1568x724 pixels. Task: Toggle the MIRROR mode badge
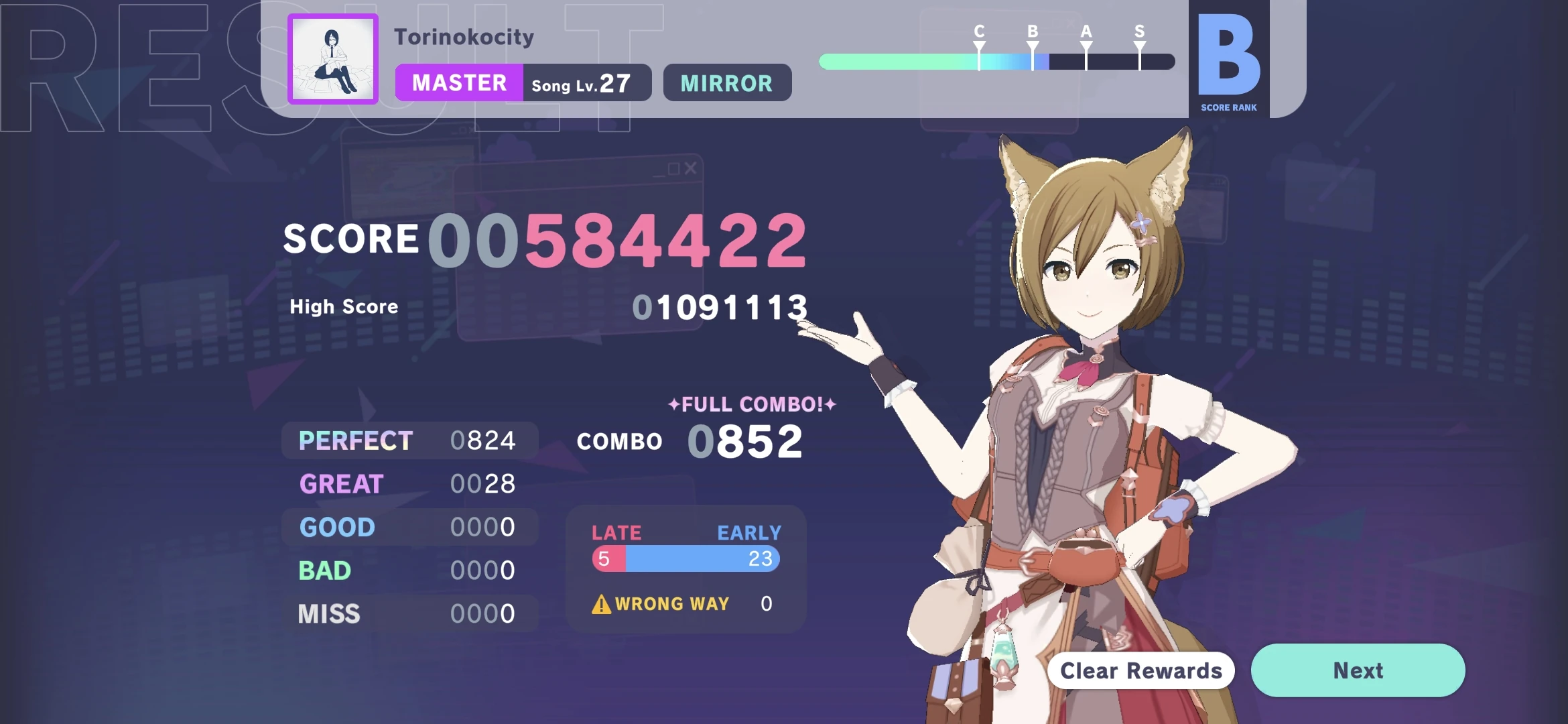coord(726,82)
